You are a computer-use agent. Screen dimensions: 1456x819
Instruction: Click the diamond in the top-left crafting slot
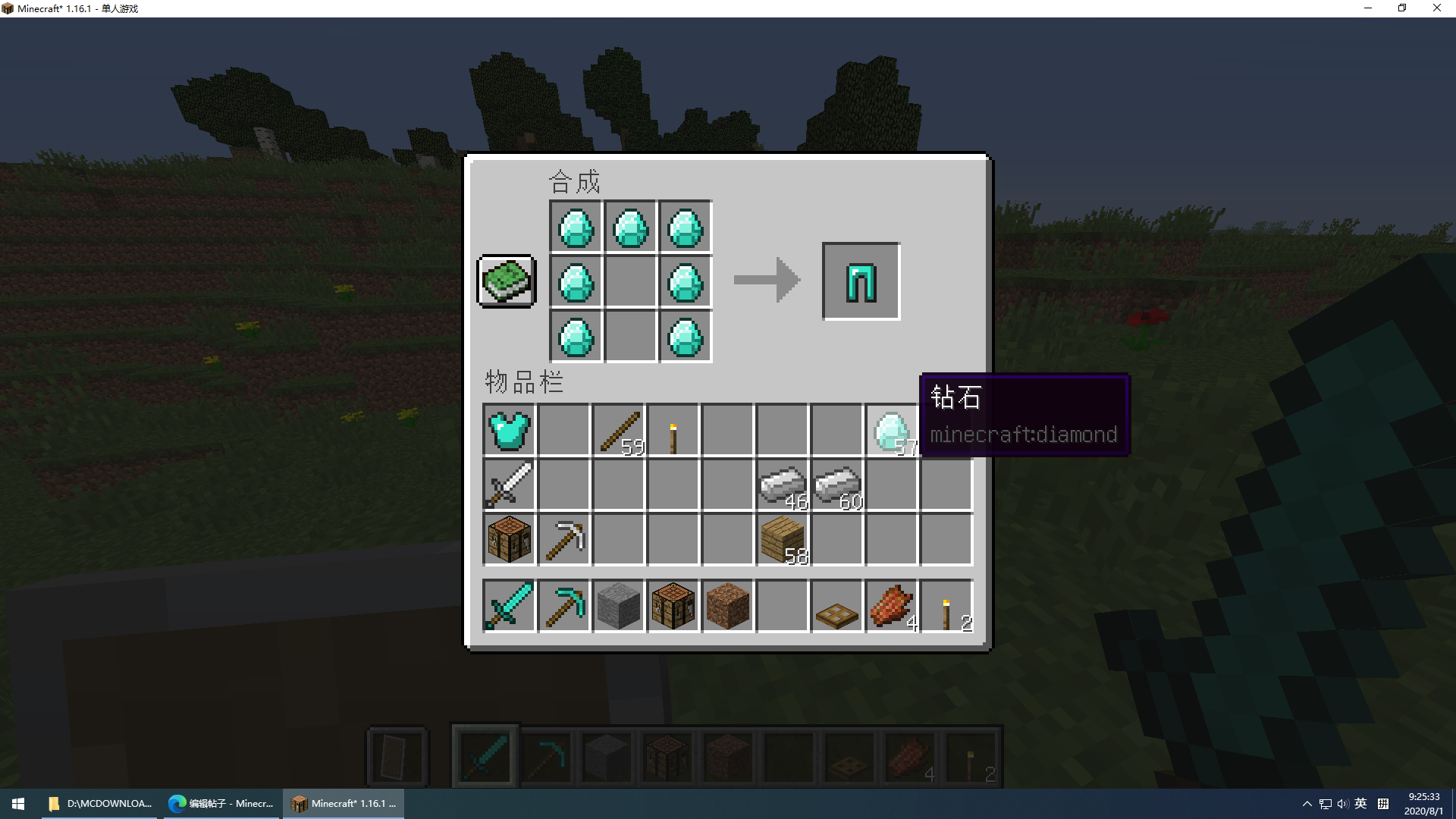tap(576, 226)
